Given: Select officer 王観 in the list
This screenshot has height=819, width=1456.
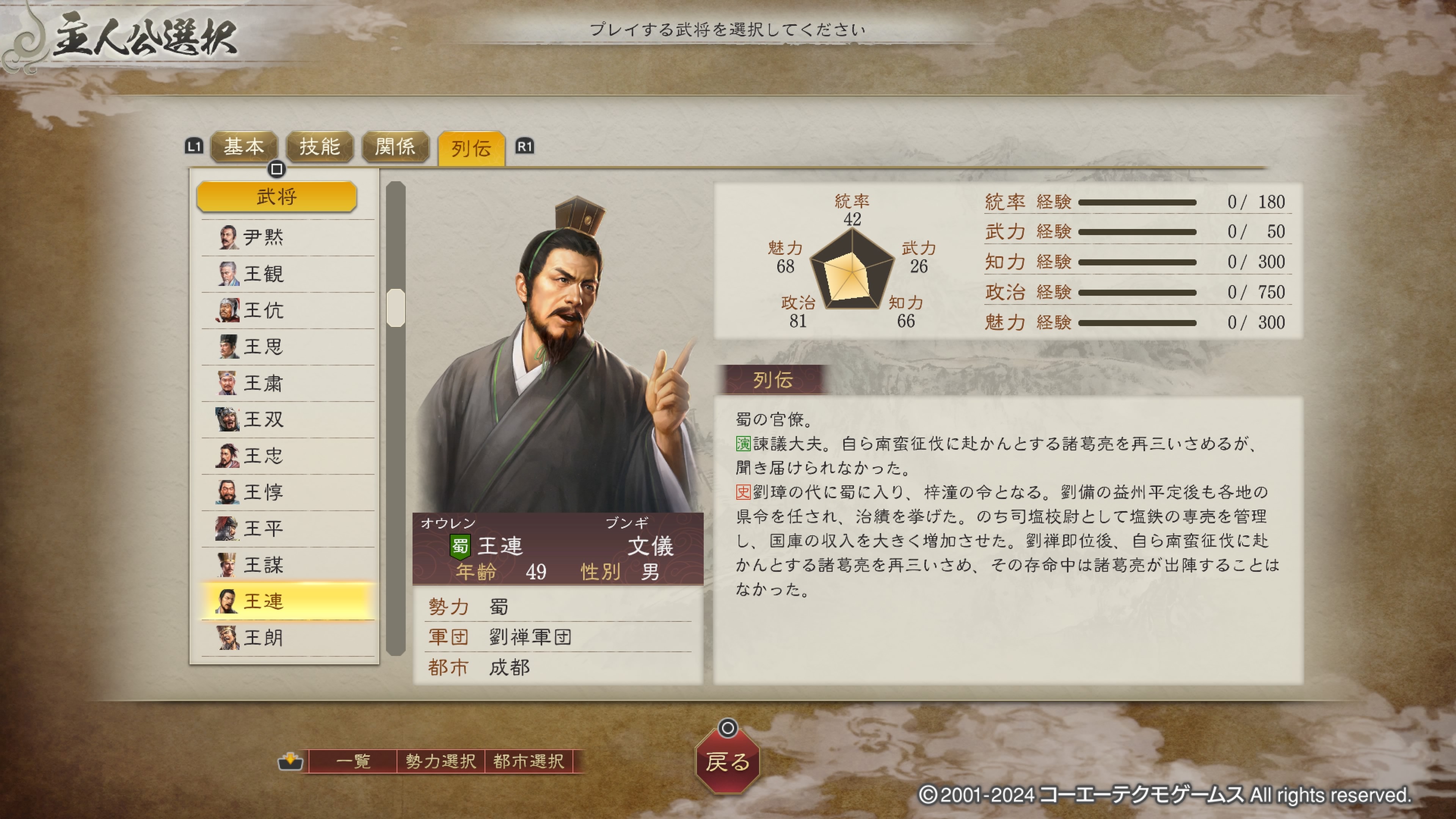Looking at the screenshot, I should (x=287, y=274).
